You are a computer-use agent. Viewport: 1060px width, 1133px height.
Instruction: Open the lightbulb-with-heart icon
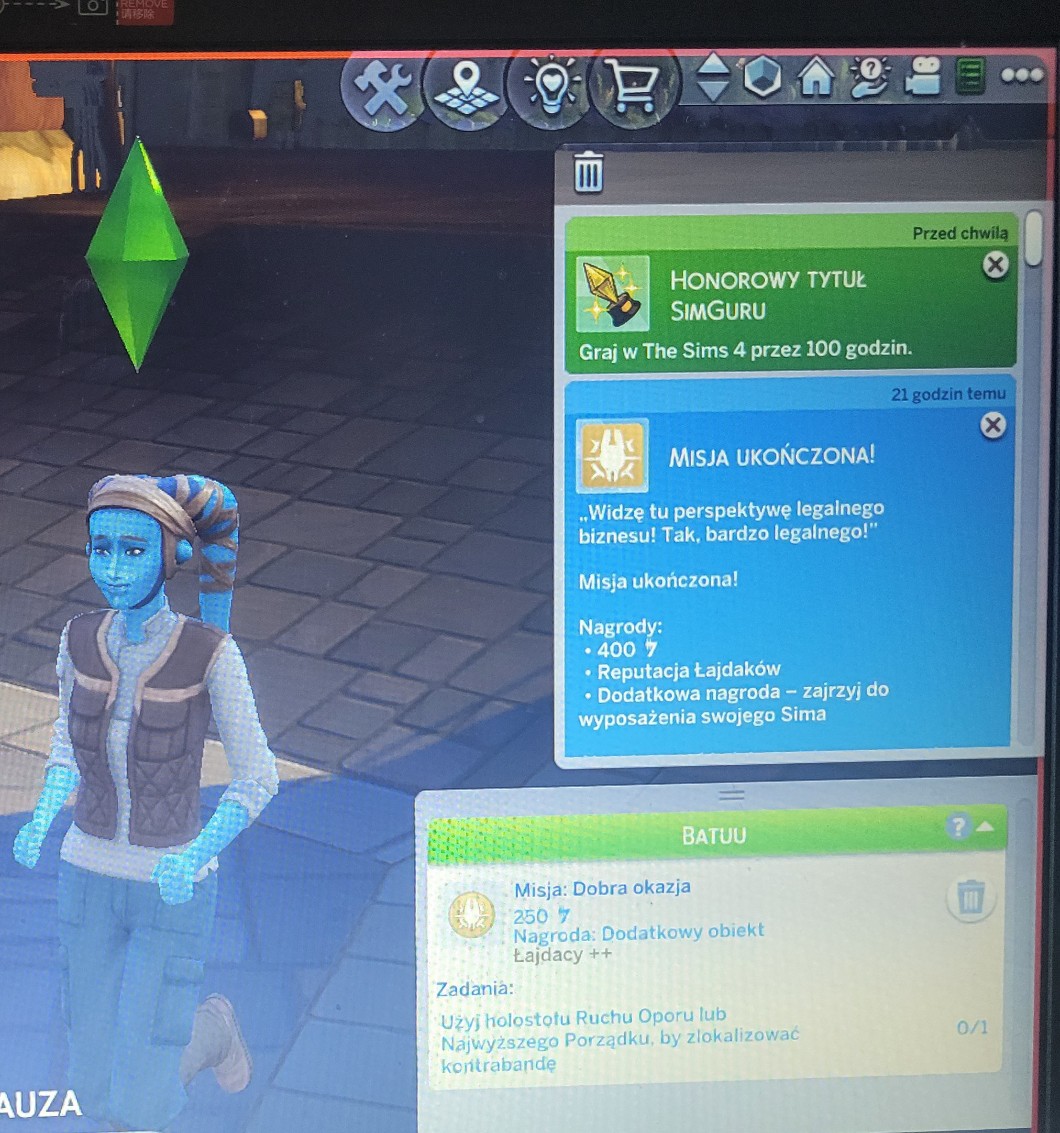coord(549,88)
